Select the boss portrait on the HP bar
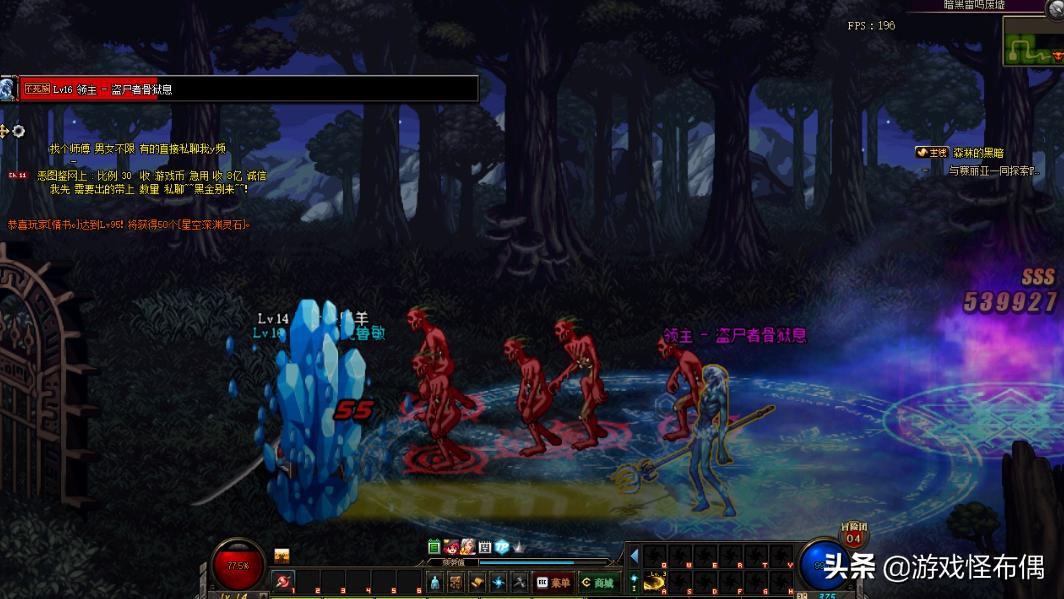 [x=8, y=89]
